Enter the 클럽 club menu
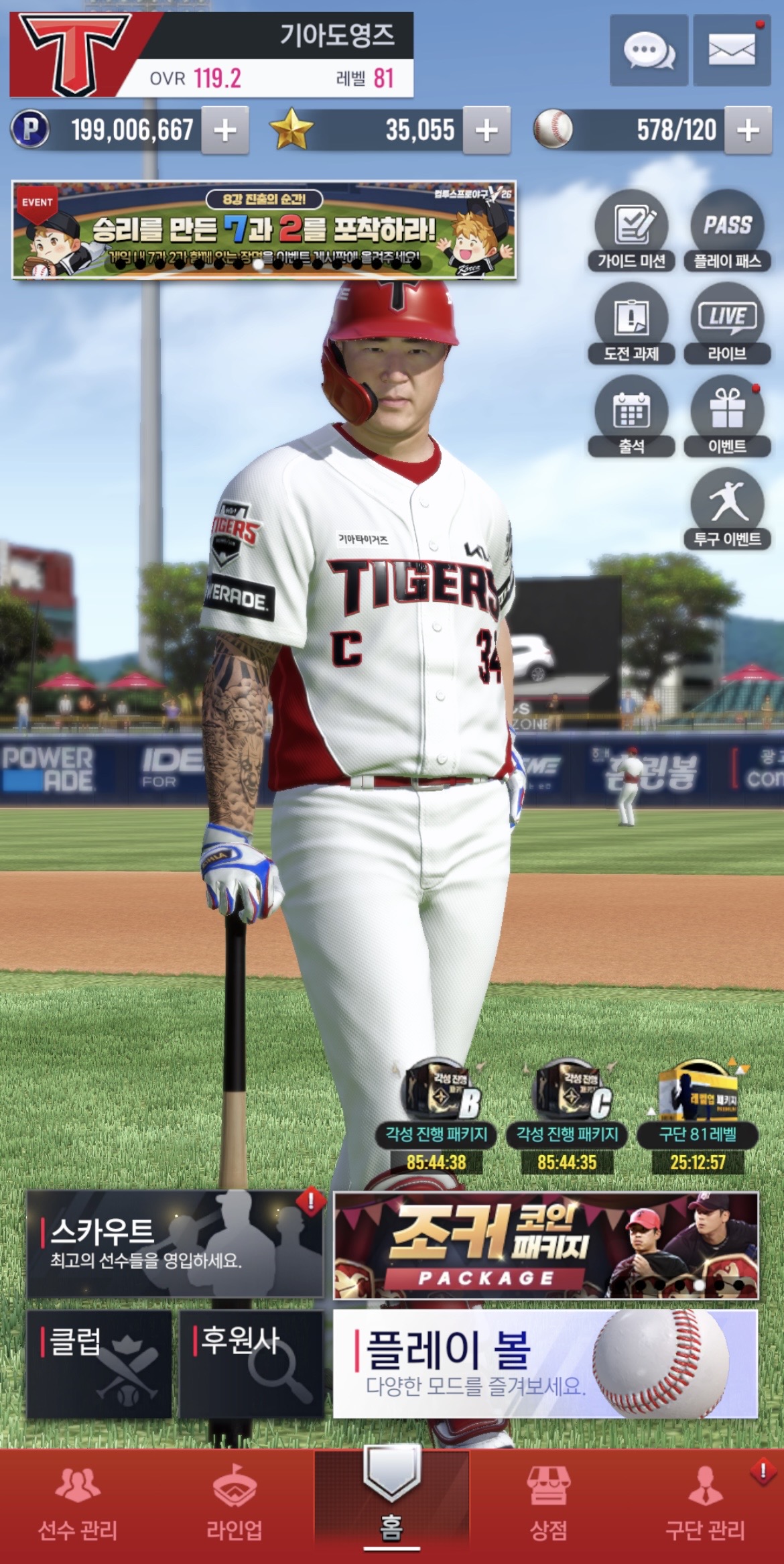 [x=99, y=1364]
